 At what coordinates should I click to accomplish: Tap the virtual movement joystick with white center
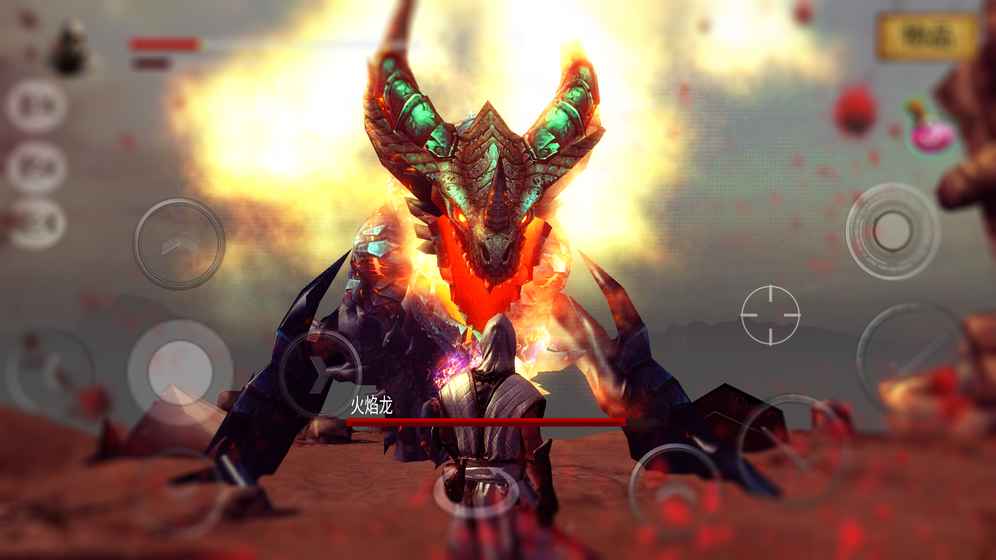(178, 370)
